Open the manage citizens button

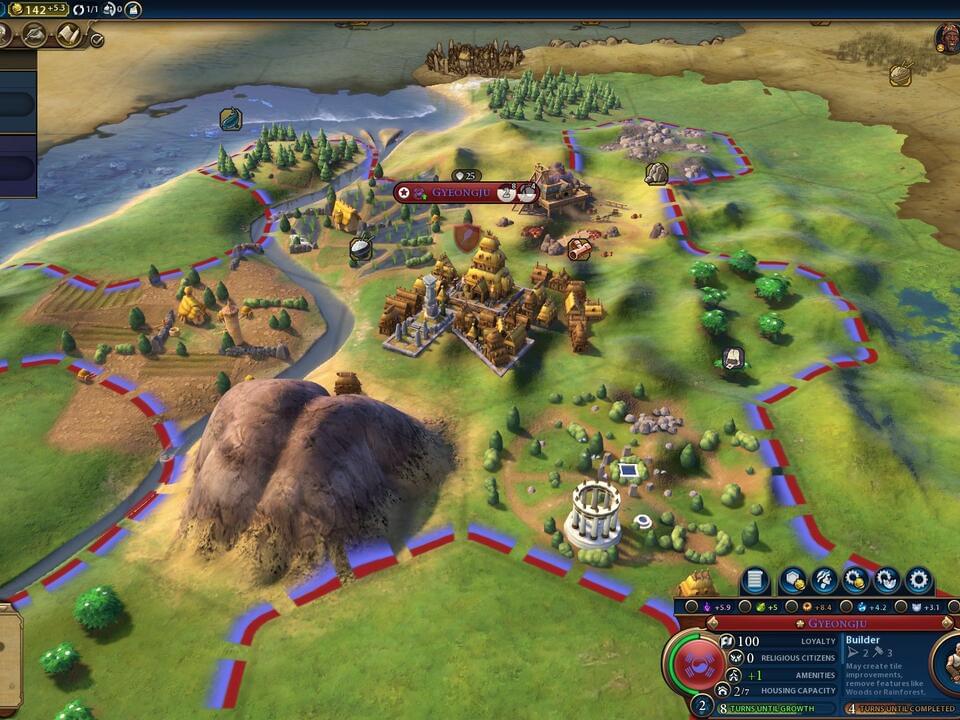click(823, 580)
